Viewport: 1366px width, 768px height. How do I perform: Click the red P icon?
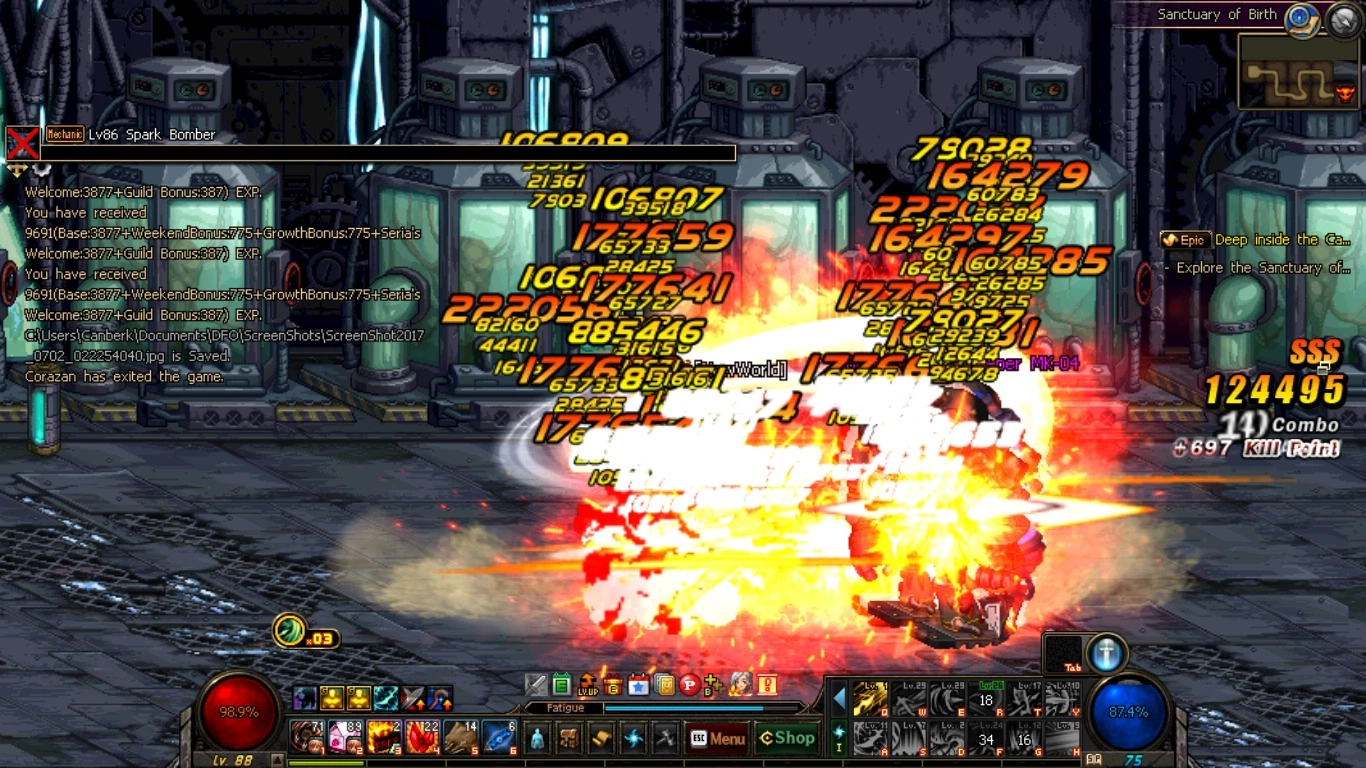pyautogui.click(x=689, y=685)
